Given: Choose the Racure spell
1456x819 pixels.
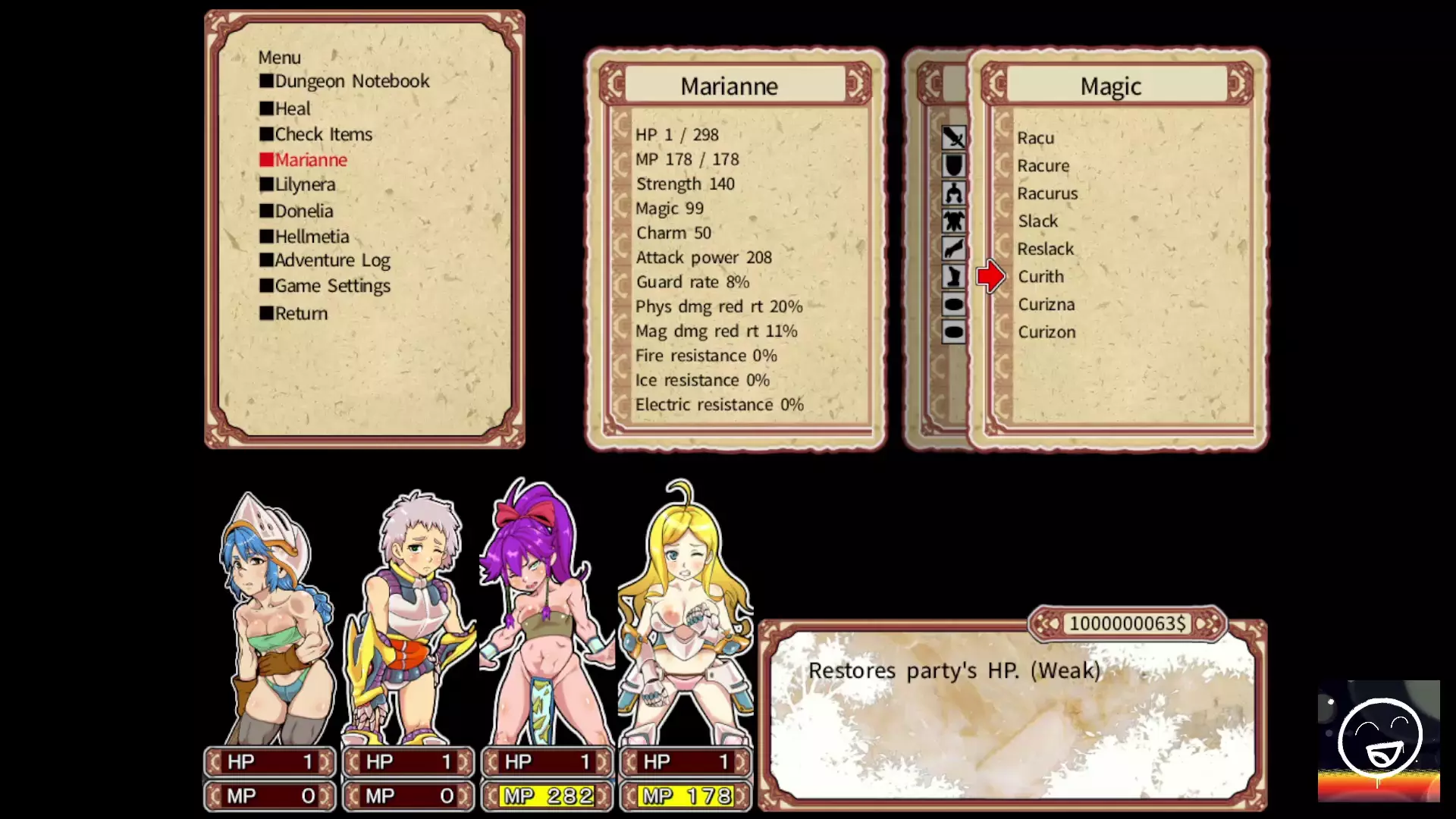Looking at the screenshot, I should [1043, 165].
